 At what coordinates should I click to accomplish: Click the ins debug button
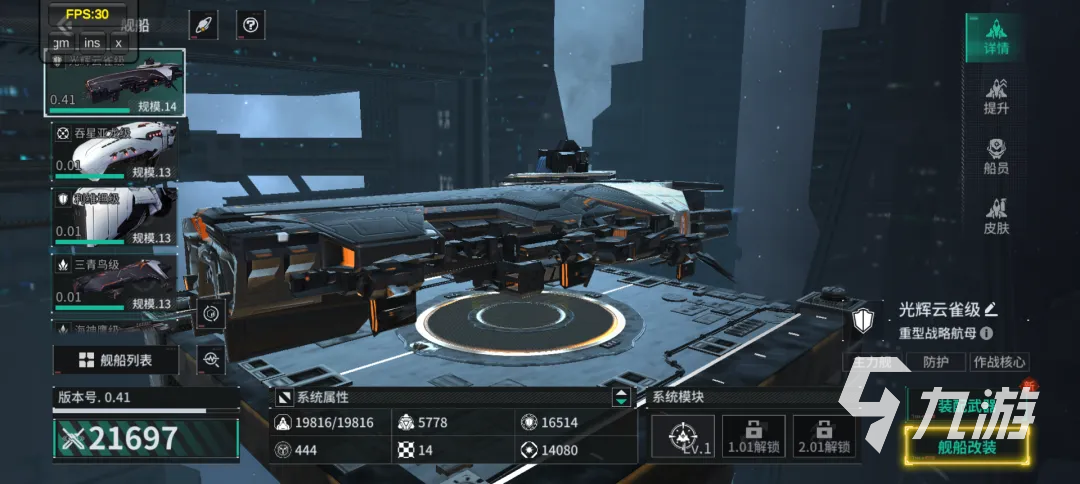click(x=92, y=42)
